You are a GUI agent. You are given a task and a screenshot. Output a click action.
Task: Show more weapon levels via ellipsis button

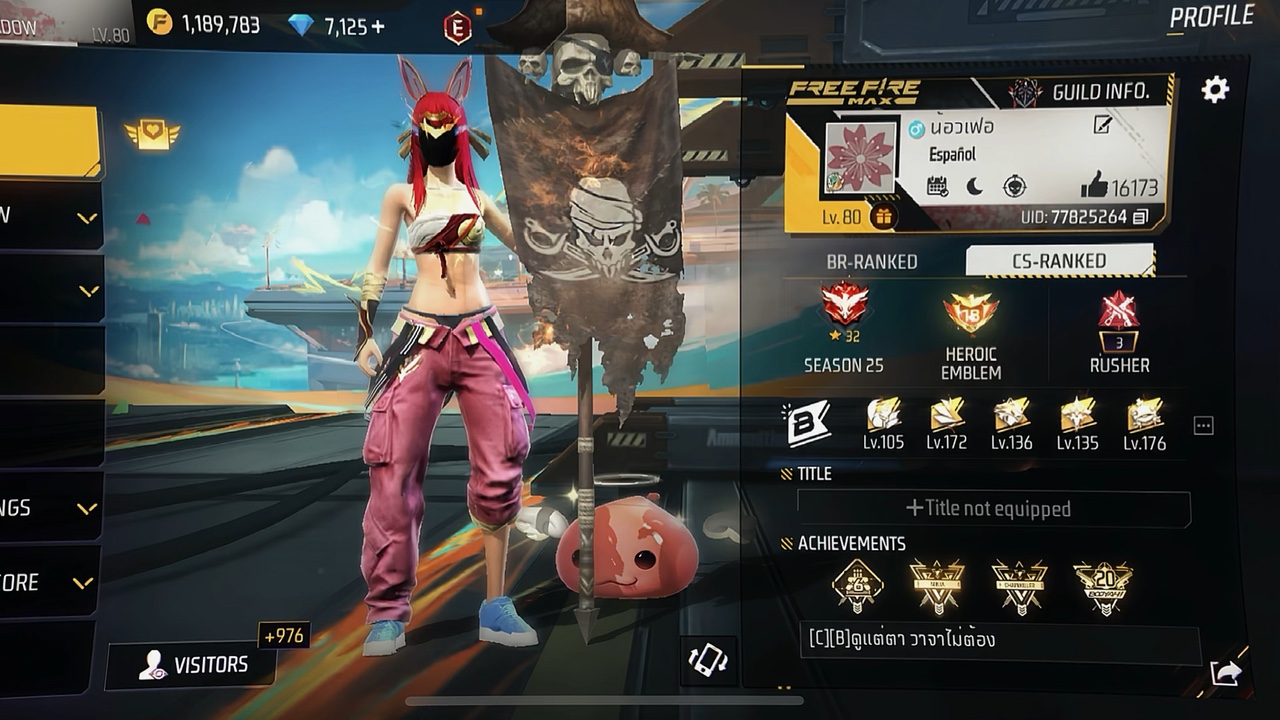(x=1204, y=426)
